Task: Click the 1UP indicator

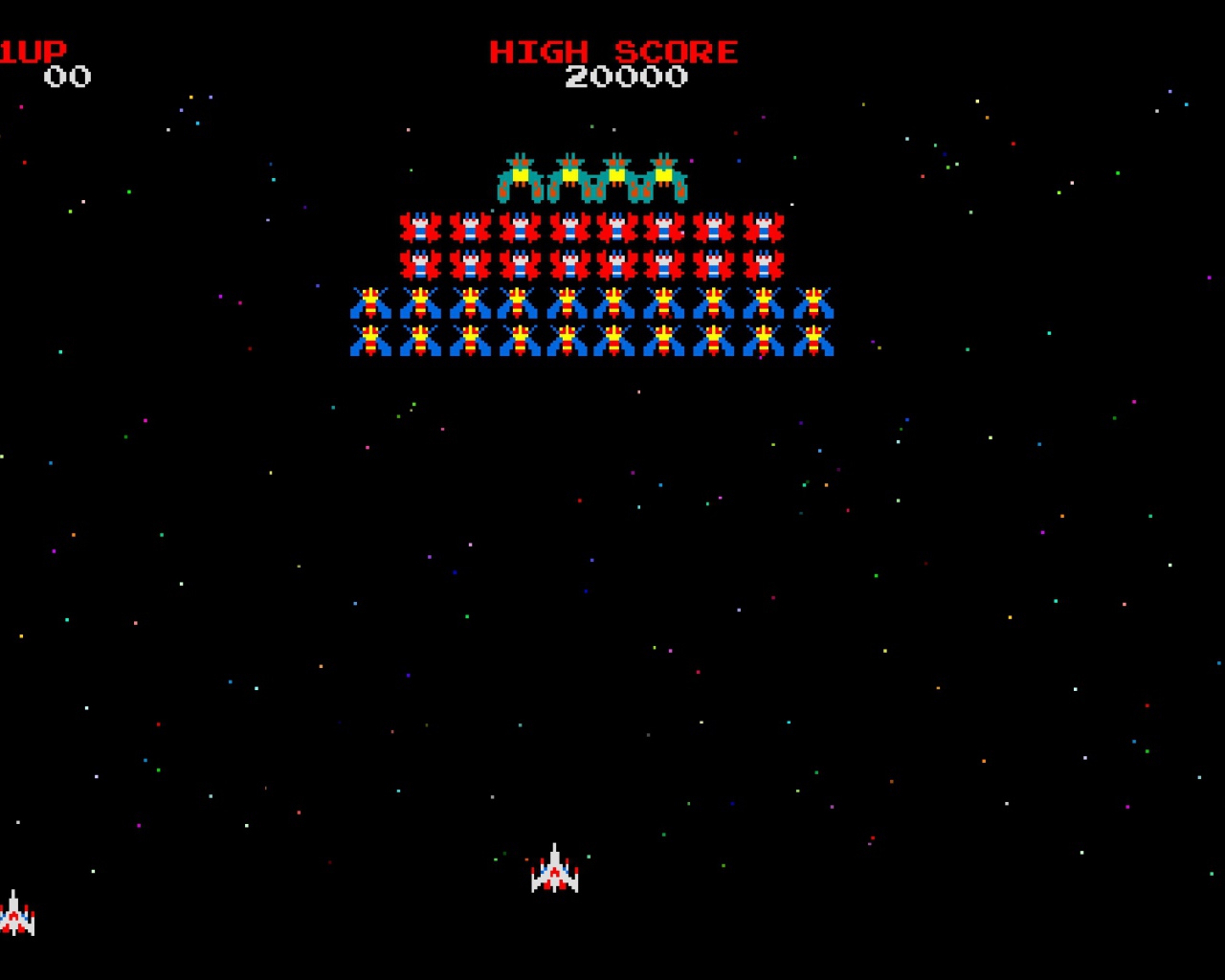Action: [x=31, y=51]
